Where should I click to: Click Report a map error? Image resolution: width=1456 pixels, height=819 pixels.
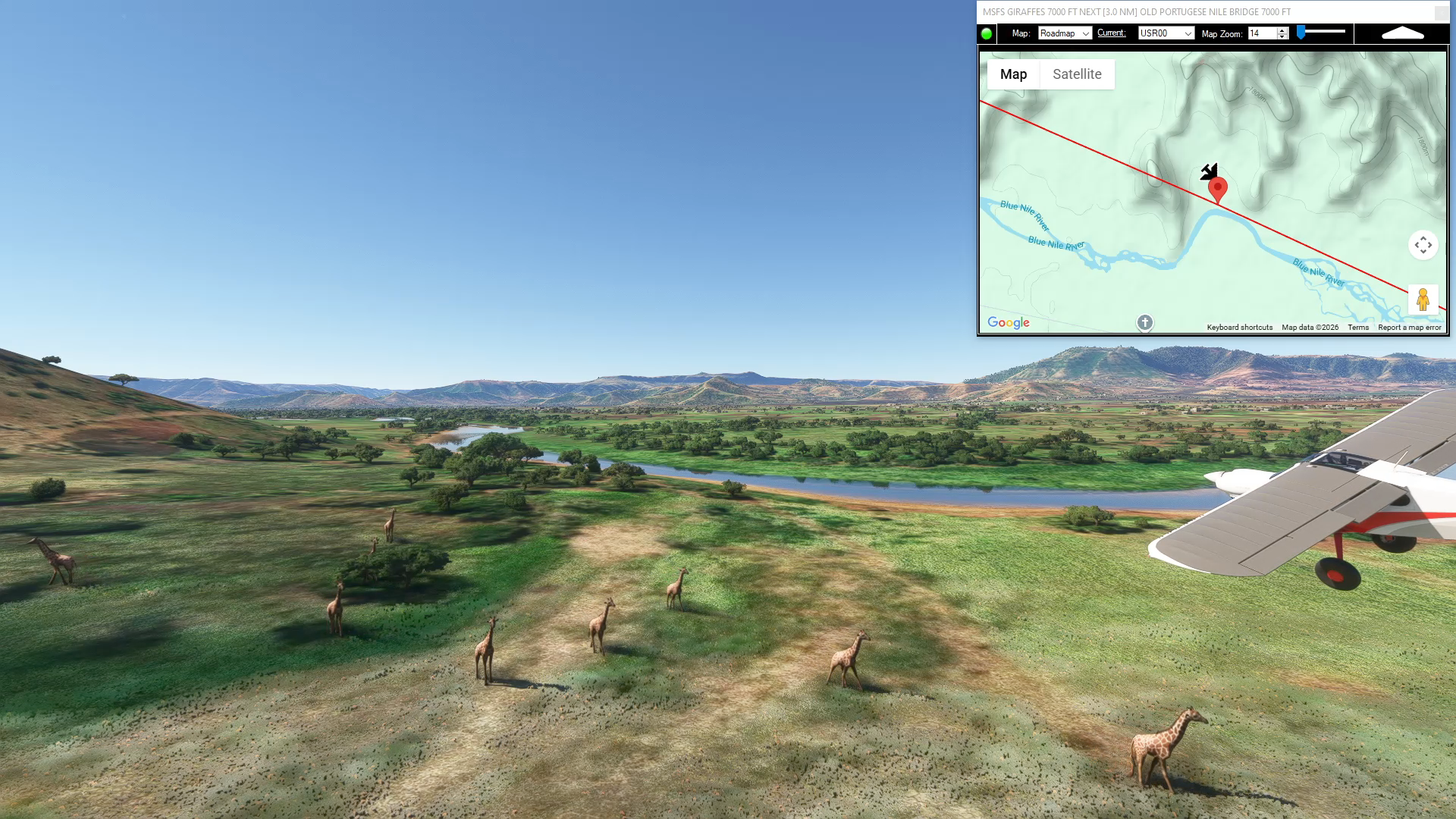1409,328
